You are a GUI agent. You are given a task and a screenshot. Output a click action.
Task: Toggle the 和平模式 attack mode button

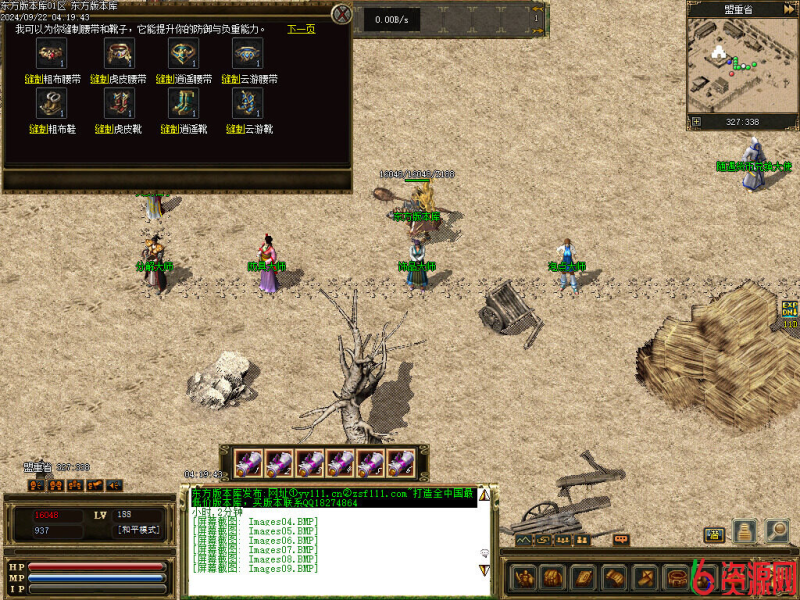pyautogui.click(x=138, y=530)
